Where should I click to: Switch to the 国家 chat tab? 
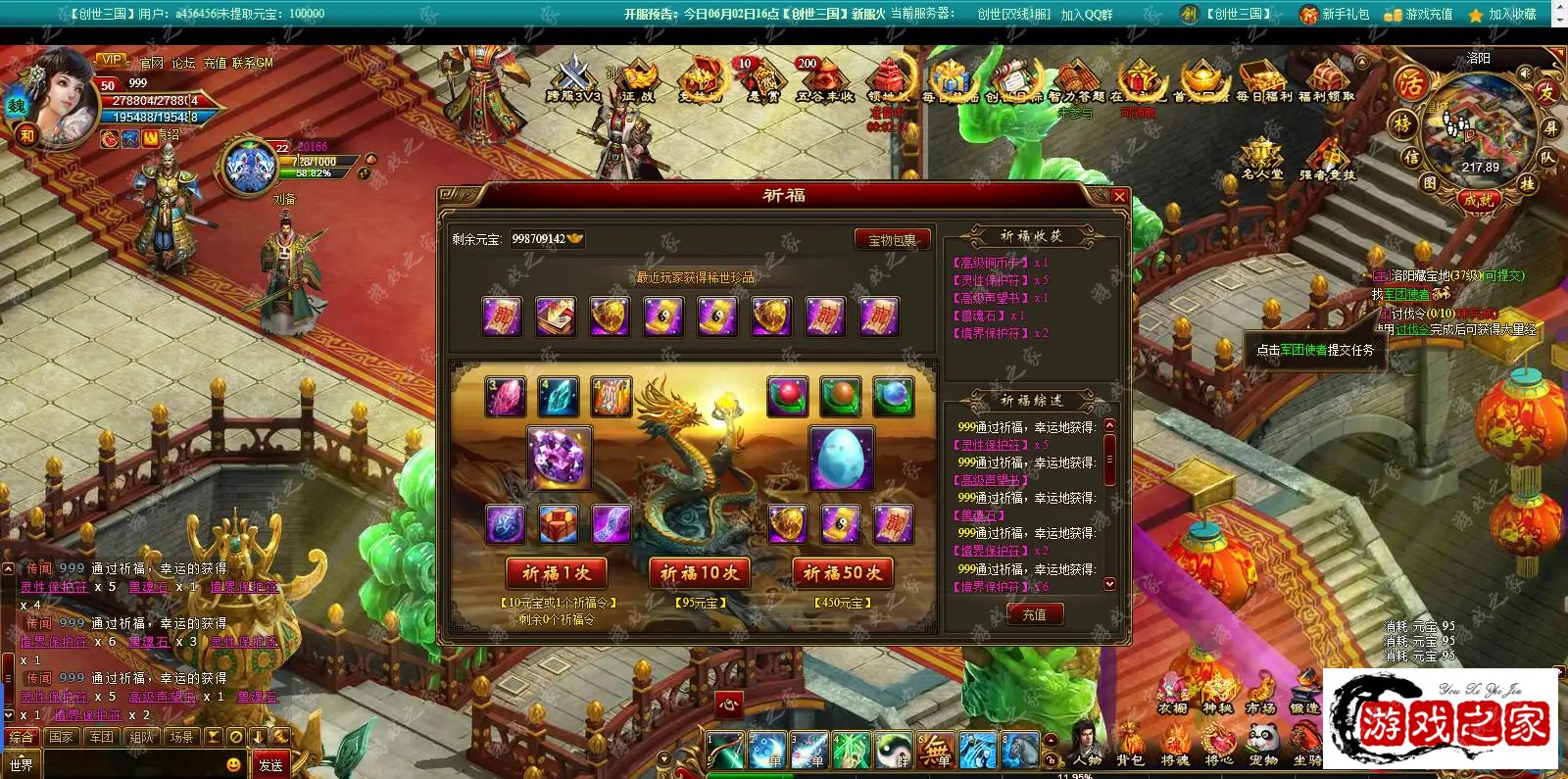61,737
